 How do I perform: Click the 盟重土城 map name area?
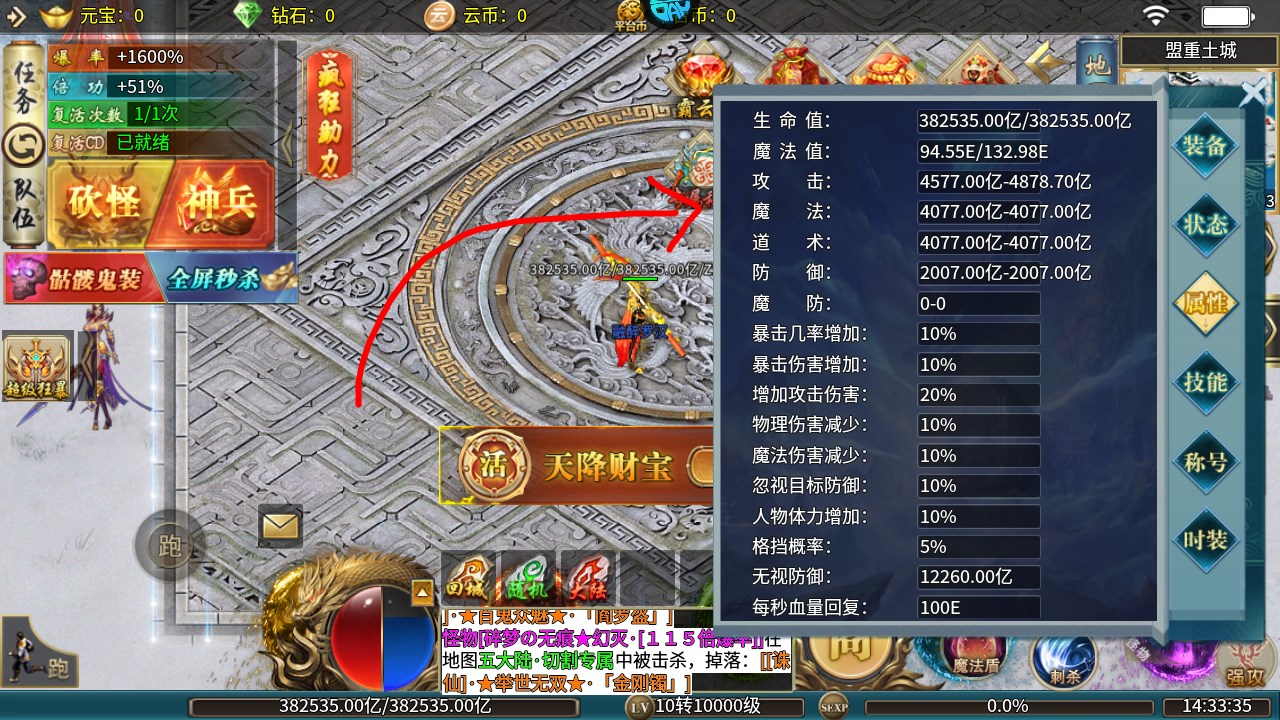[1199, 49]
